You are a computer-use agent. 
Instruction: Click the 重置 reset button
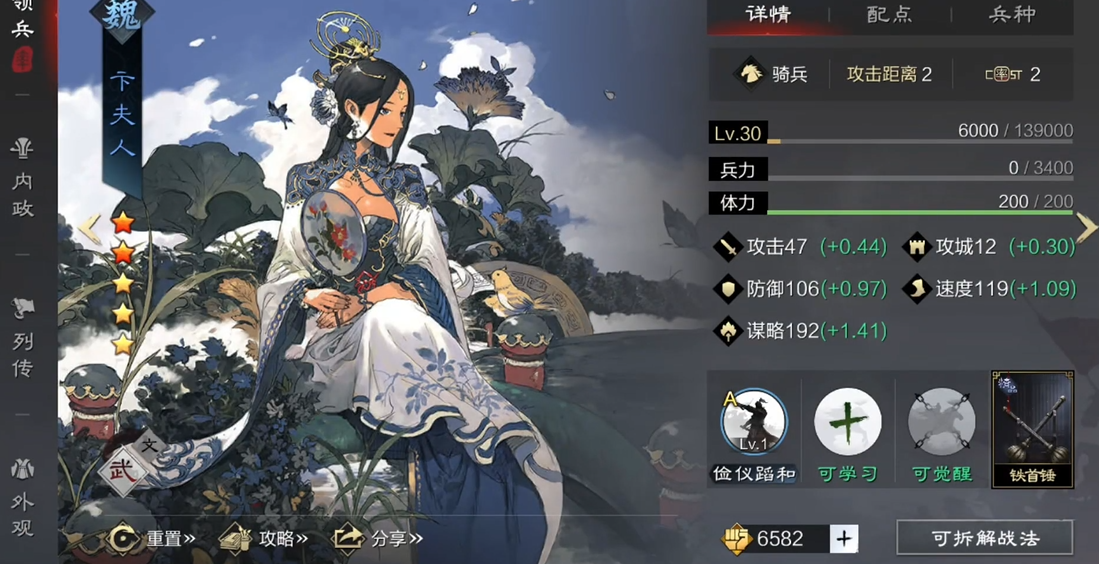[152, 539]
